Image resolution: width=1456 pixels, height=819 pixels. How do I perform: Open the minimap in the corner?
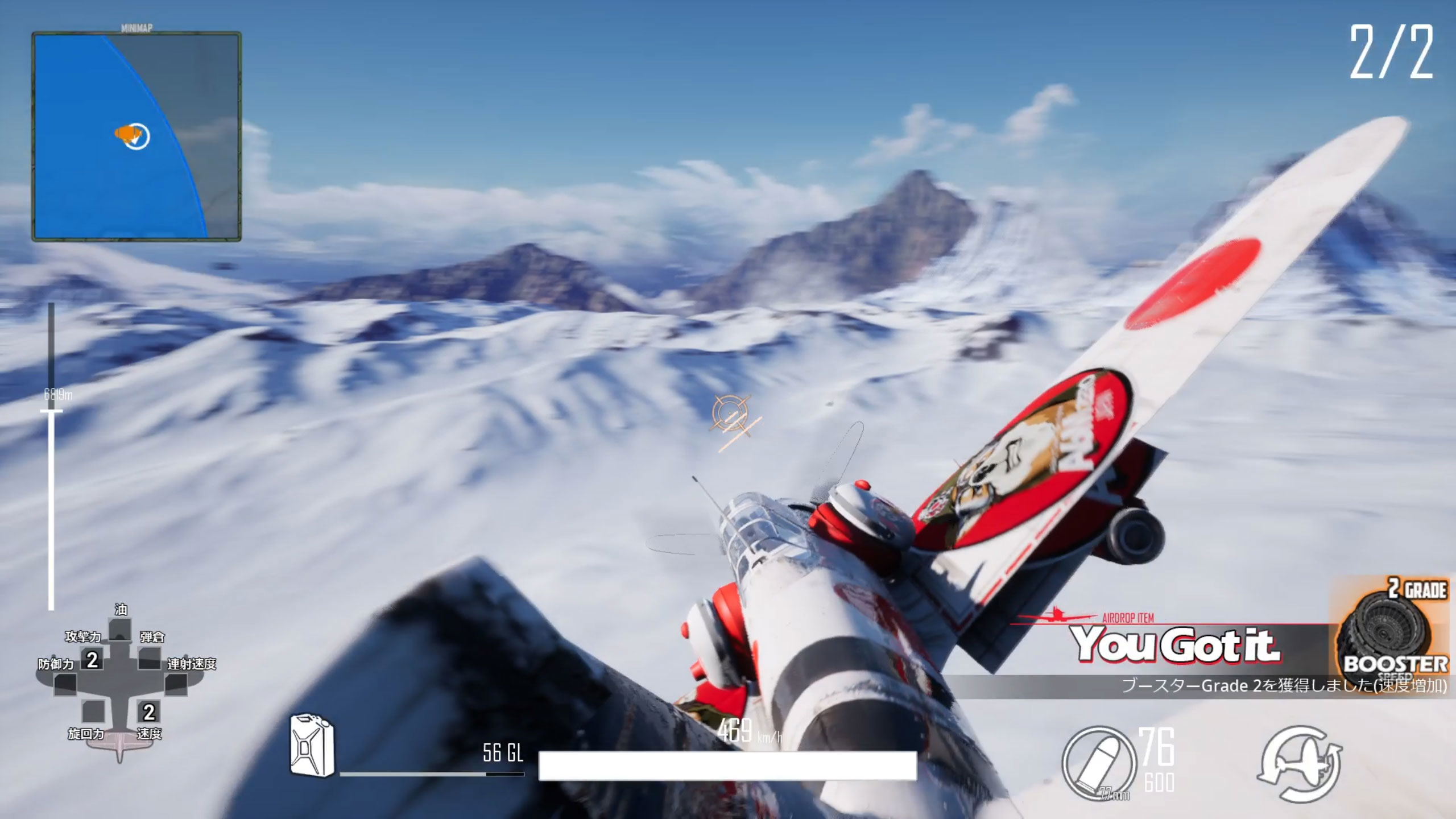[136, 136]
